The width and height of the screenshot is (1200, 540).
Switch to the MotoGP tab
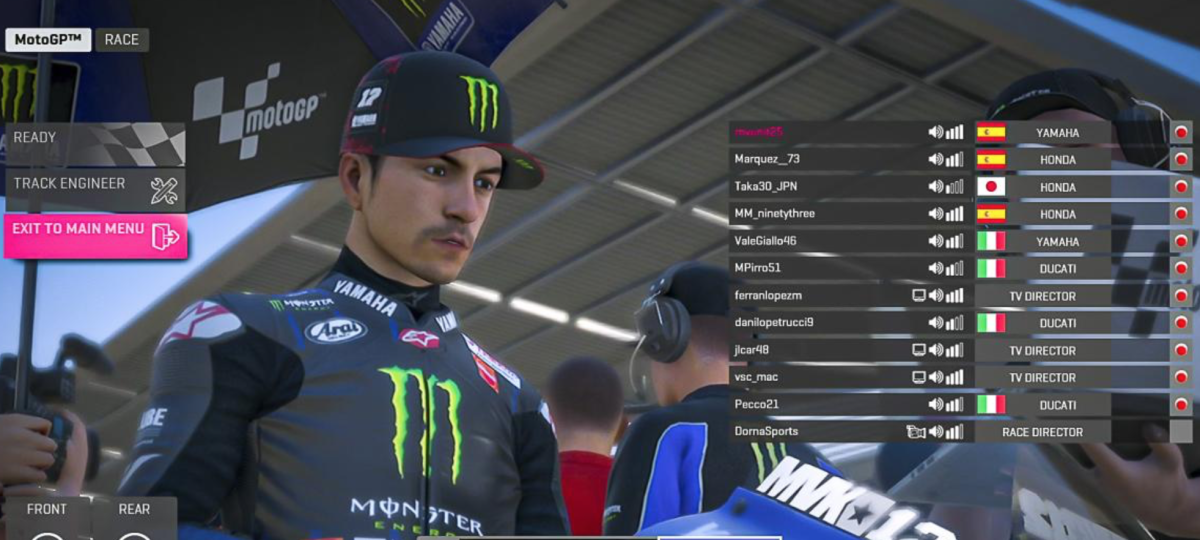(x=48, y=40)
